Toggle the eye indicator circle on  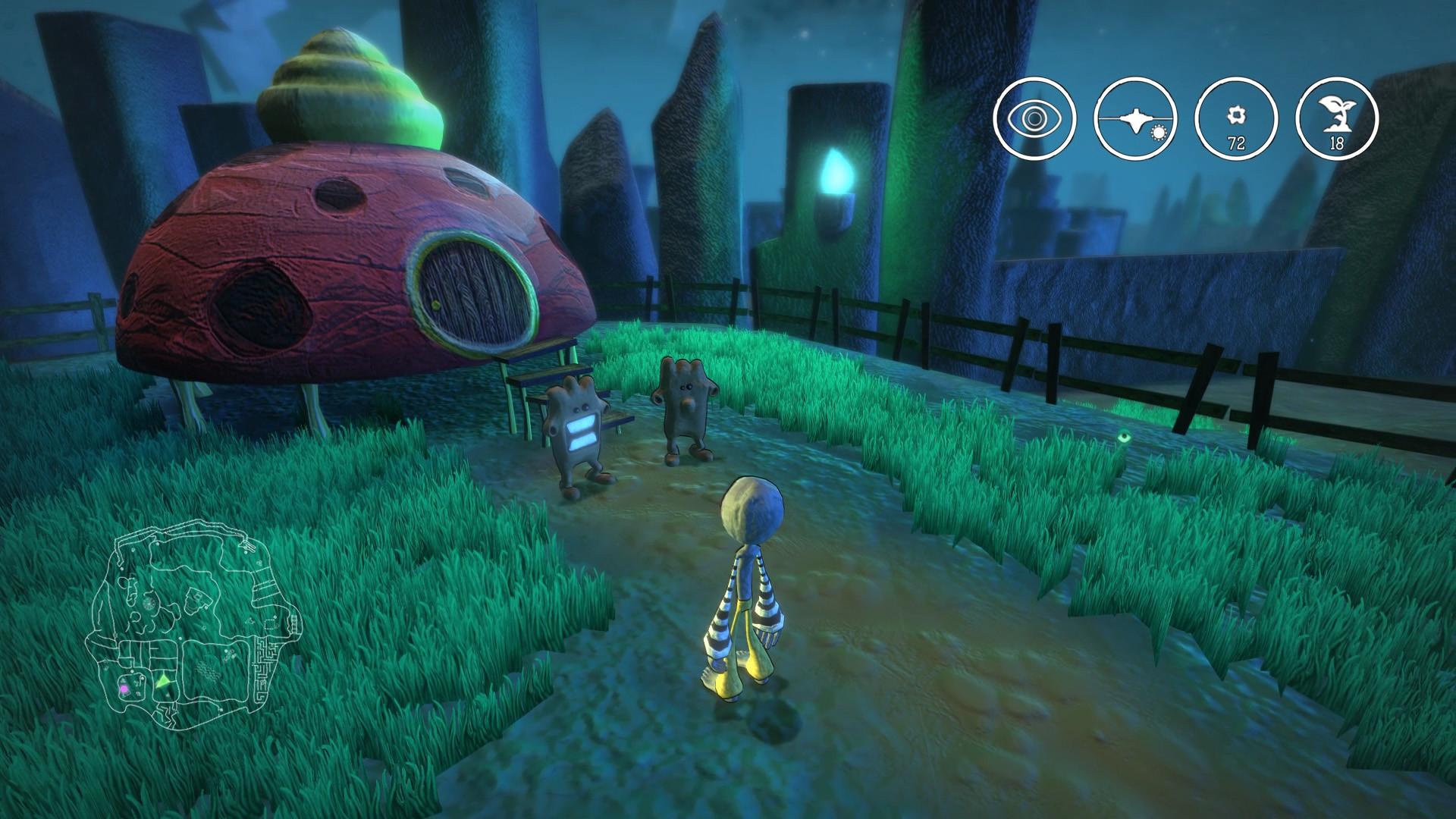click(1034, 118)
